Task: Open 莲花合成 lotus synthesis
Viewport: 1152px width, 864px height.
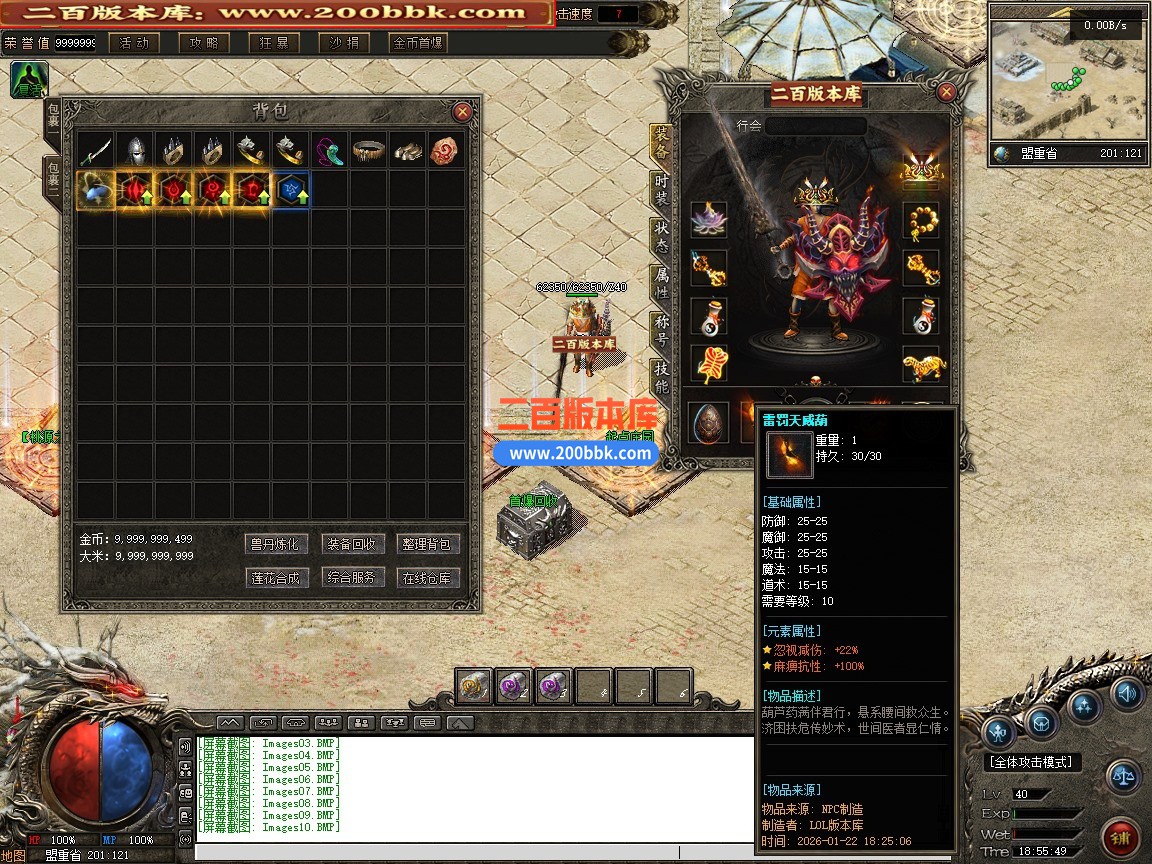Action: point(274,577)
